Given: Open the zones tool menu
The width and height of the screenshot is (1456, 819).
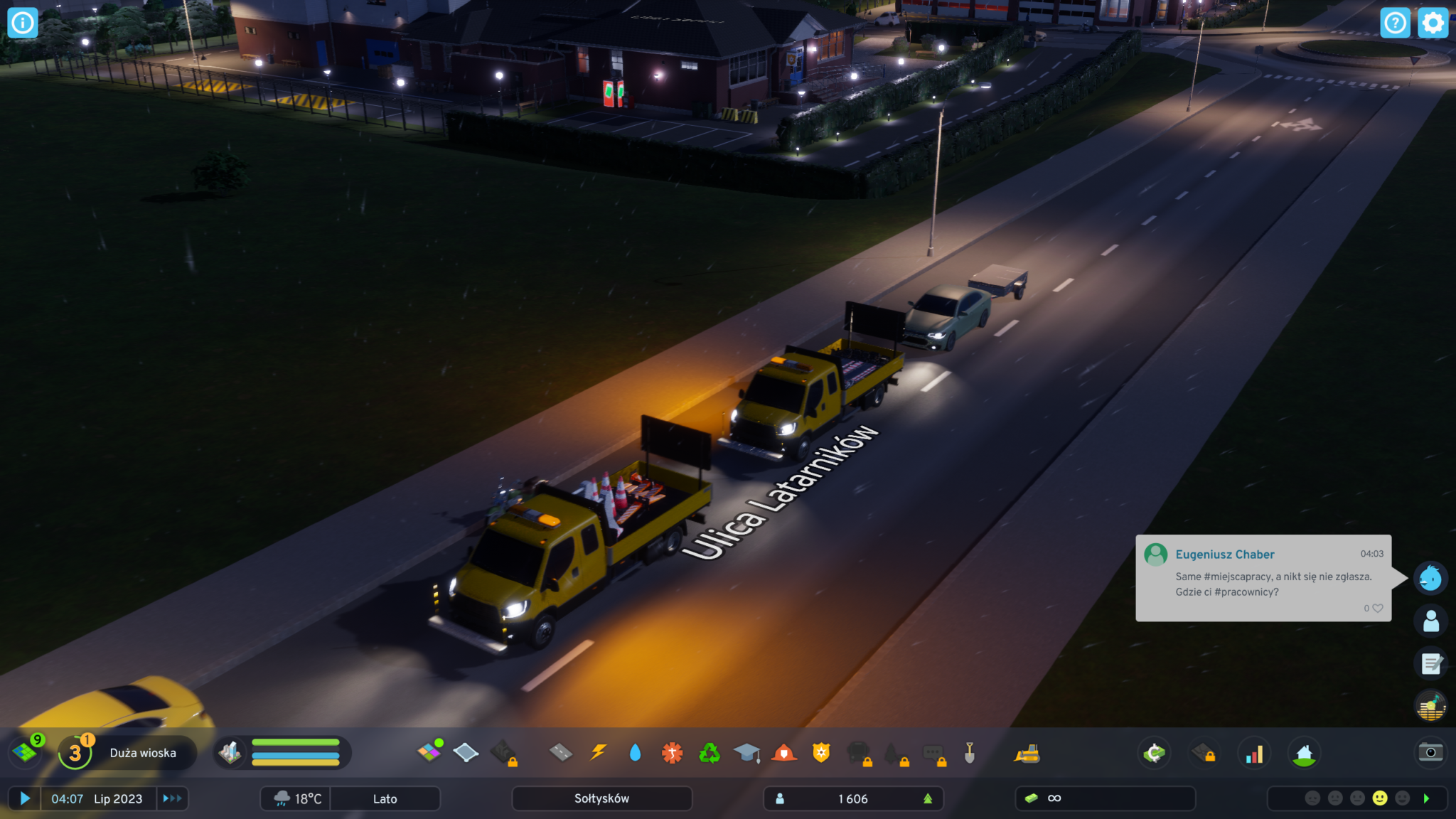Looking at the screenshot, I should coord(429,752).
